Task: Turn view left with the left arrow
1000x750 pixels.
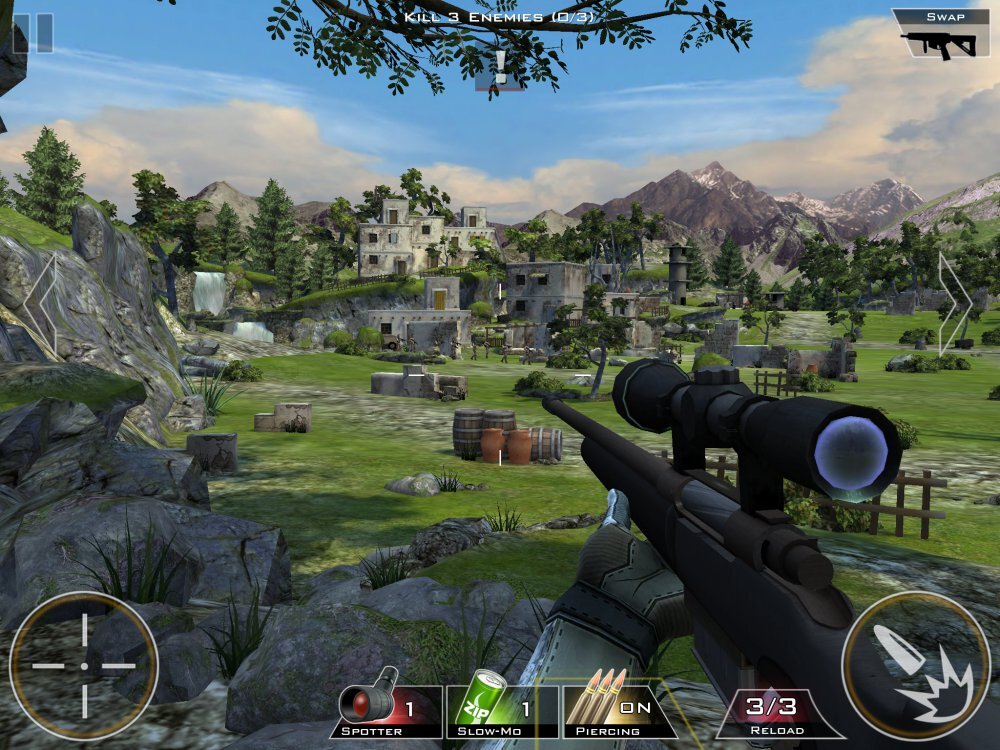Action: (42, 303)
